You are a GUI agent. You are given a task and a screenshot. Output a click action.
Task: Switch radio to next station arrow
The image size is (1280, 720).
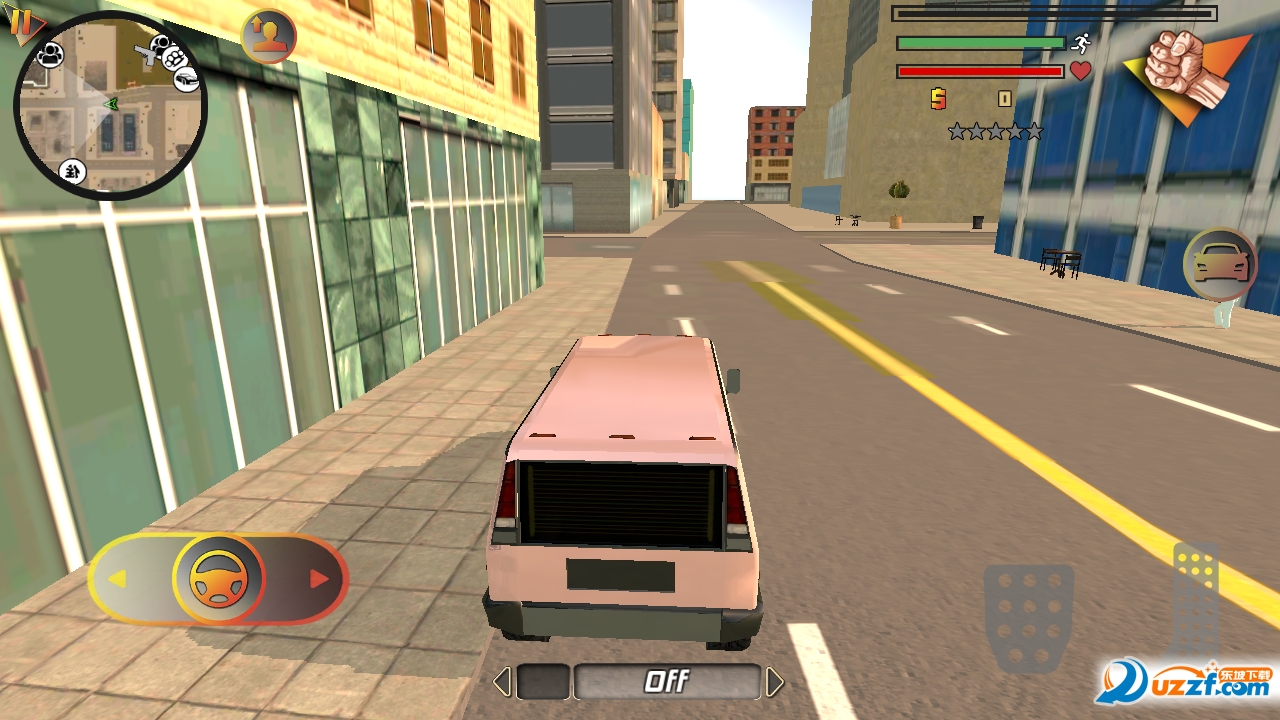click(x=774, y=682)
